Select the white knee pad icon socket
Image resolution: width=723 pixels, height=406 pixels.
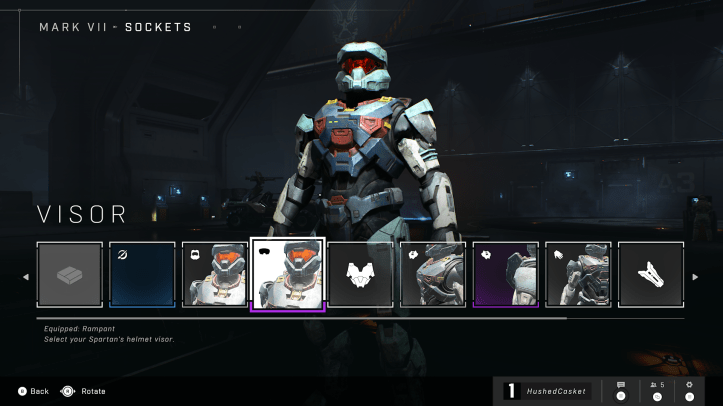651,274
